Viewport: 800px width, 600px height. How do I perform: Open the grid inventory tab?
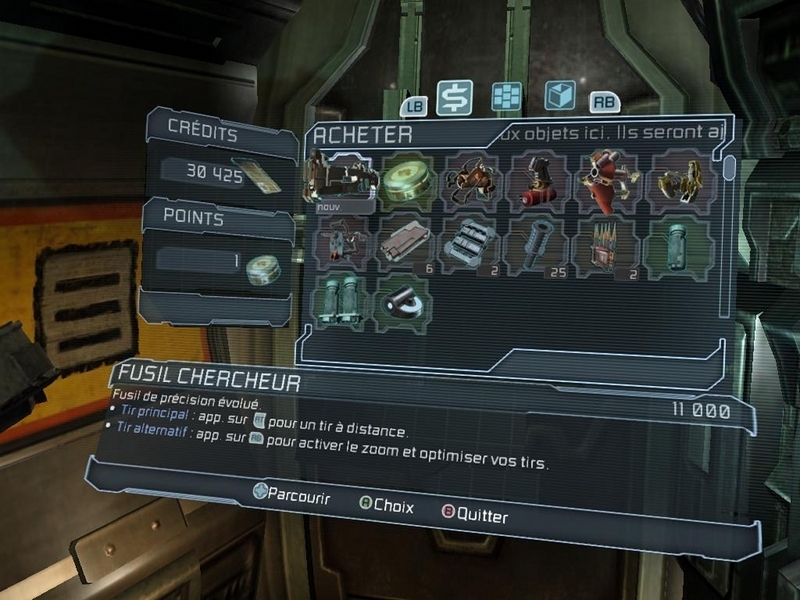(507, 96)
